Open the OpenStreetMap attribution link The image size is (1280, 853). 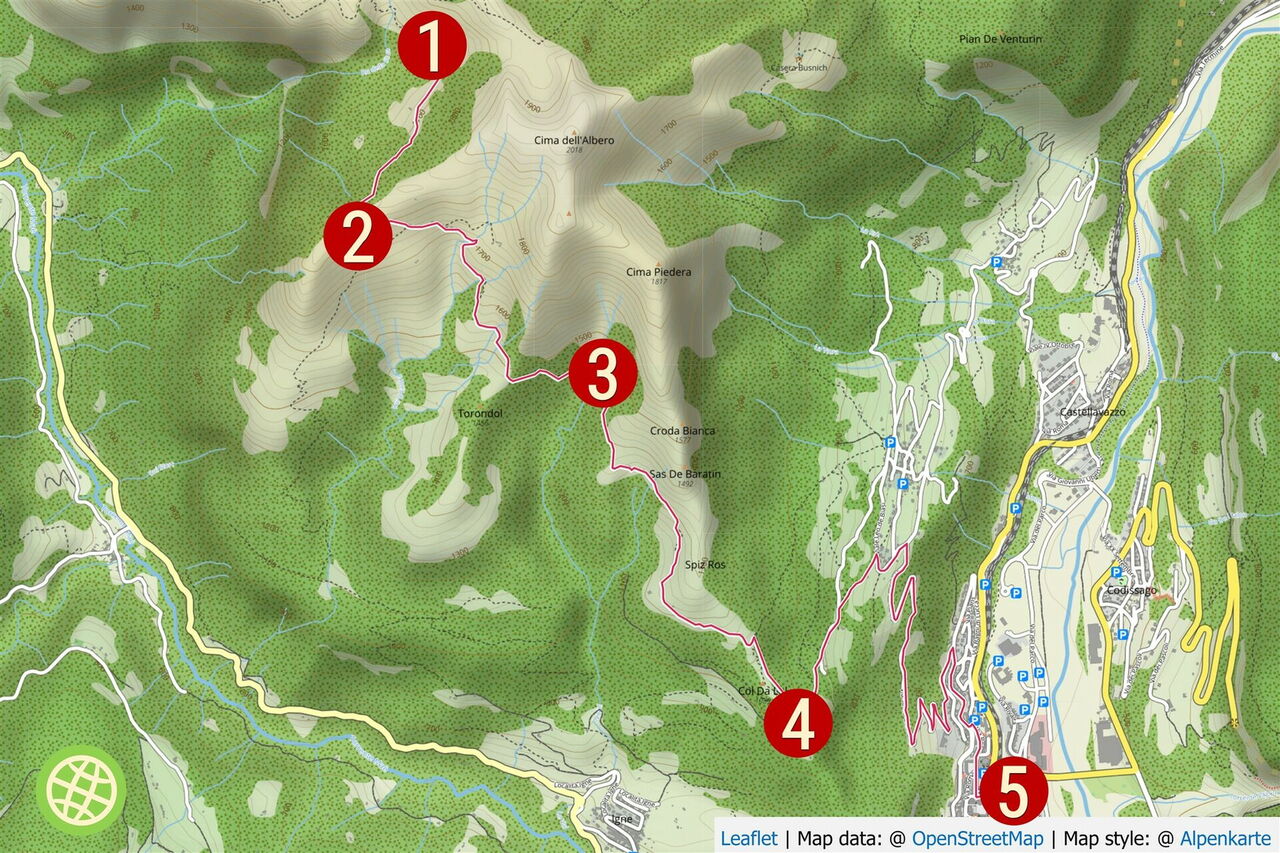(x=977, y=839)
